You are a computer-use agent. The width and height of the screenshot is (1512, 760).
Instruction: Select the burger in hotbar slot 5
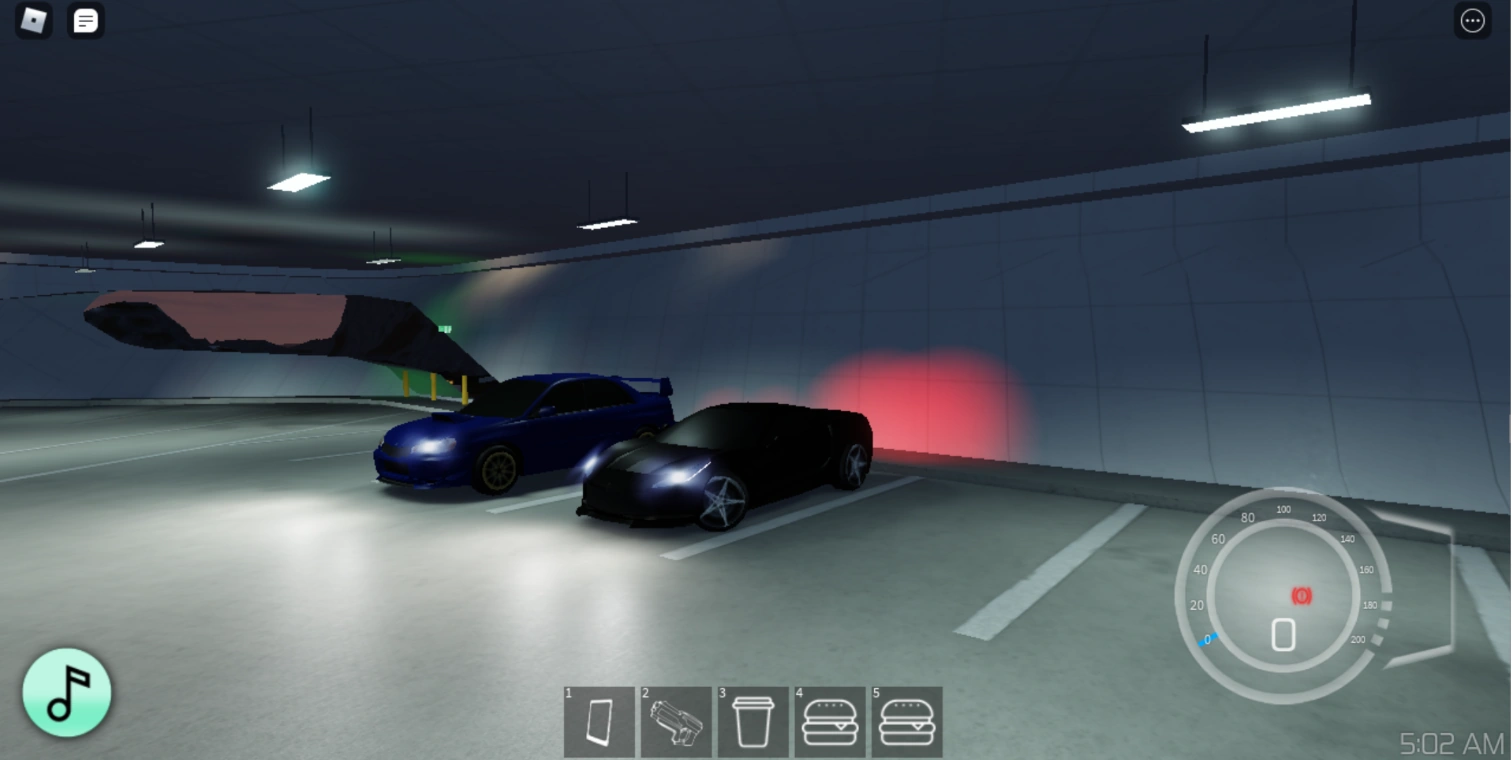point(907,722)
